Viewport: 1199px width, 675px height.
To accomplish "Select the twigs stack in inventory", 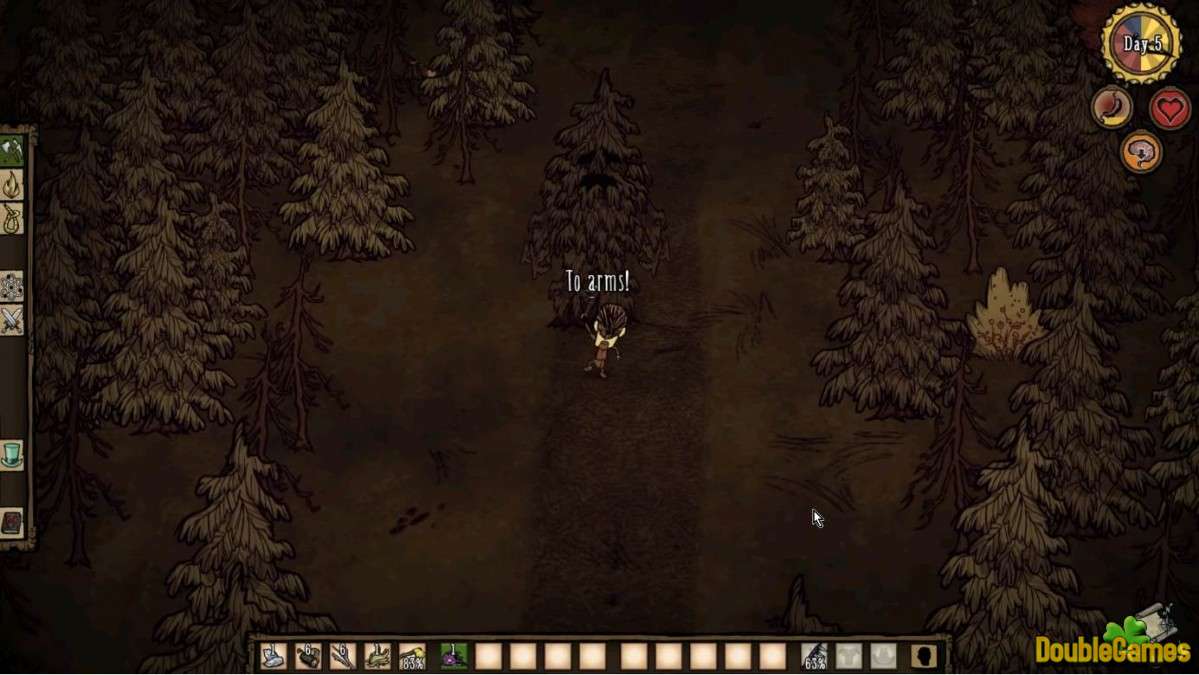I will pos(343,656).
